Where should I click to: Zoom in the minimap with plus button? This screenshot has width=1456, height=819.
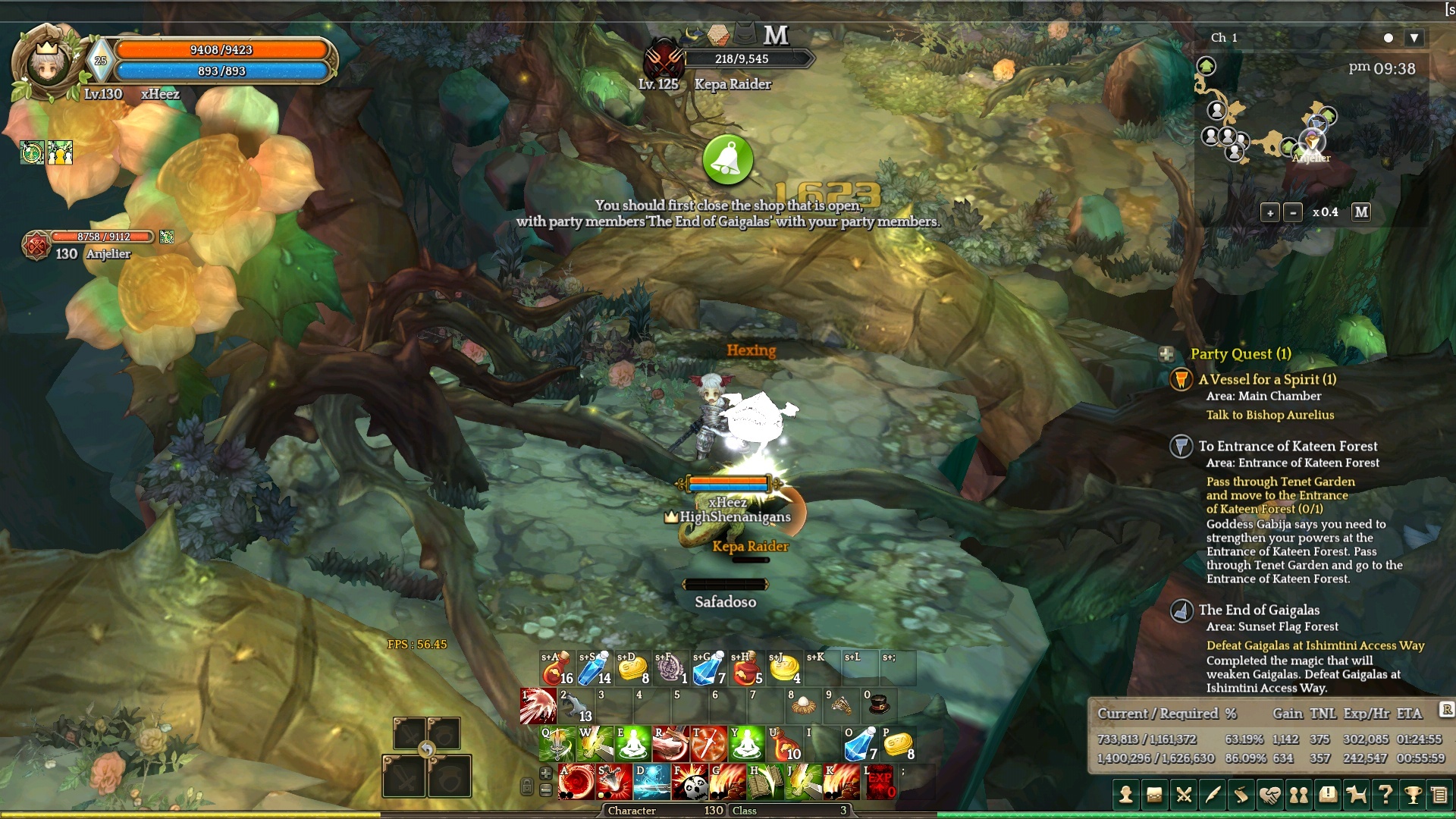(1270, 213)
